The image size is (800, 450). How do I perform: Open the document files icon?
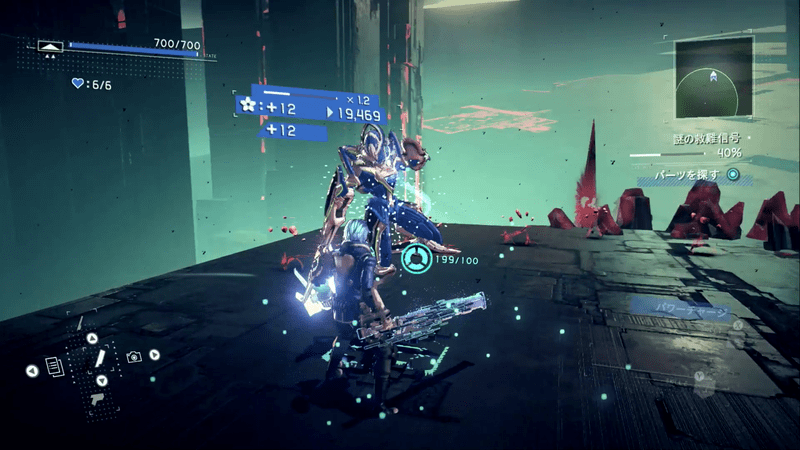click(x=54, y=370)
